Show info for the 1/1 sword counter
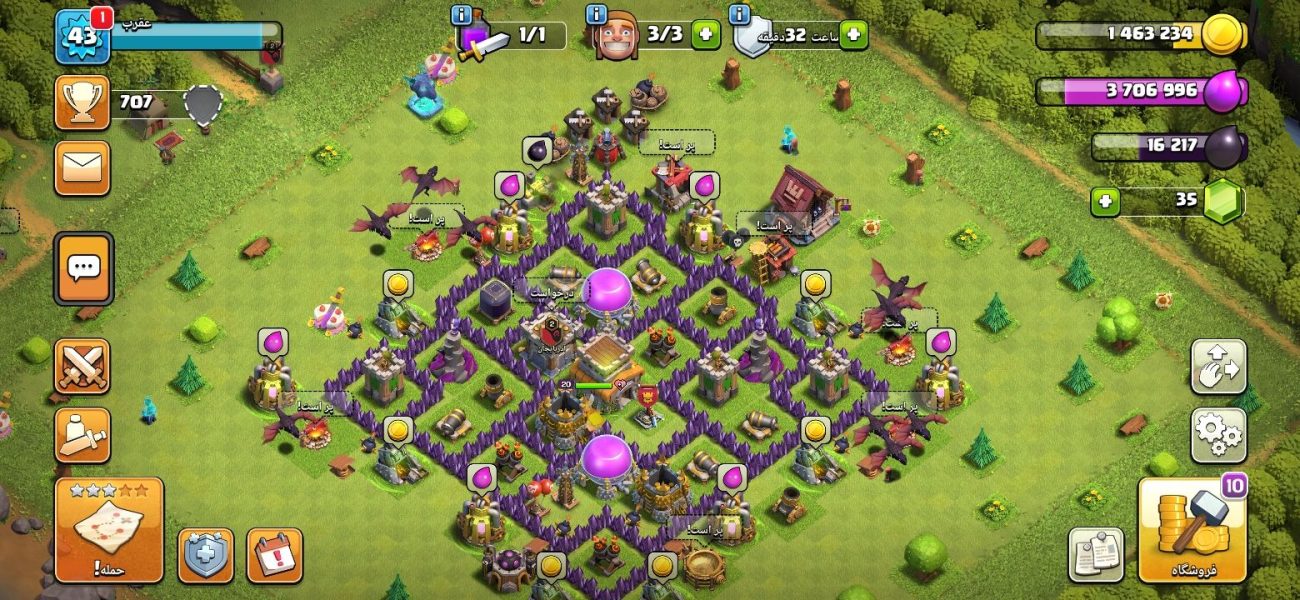The width and height of the screenshot is (1300, 600). click(x=461, y=14)
